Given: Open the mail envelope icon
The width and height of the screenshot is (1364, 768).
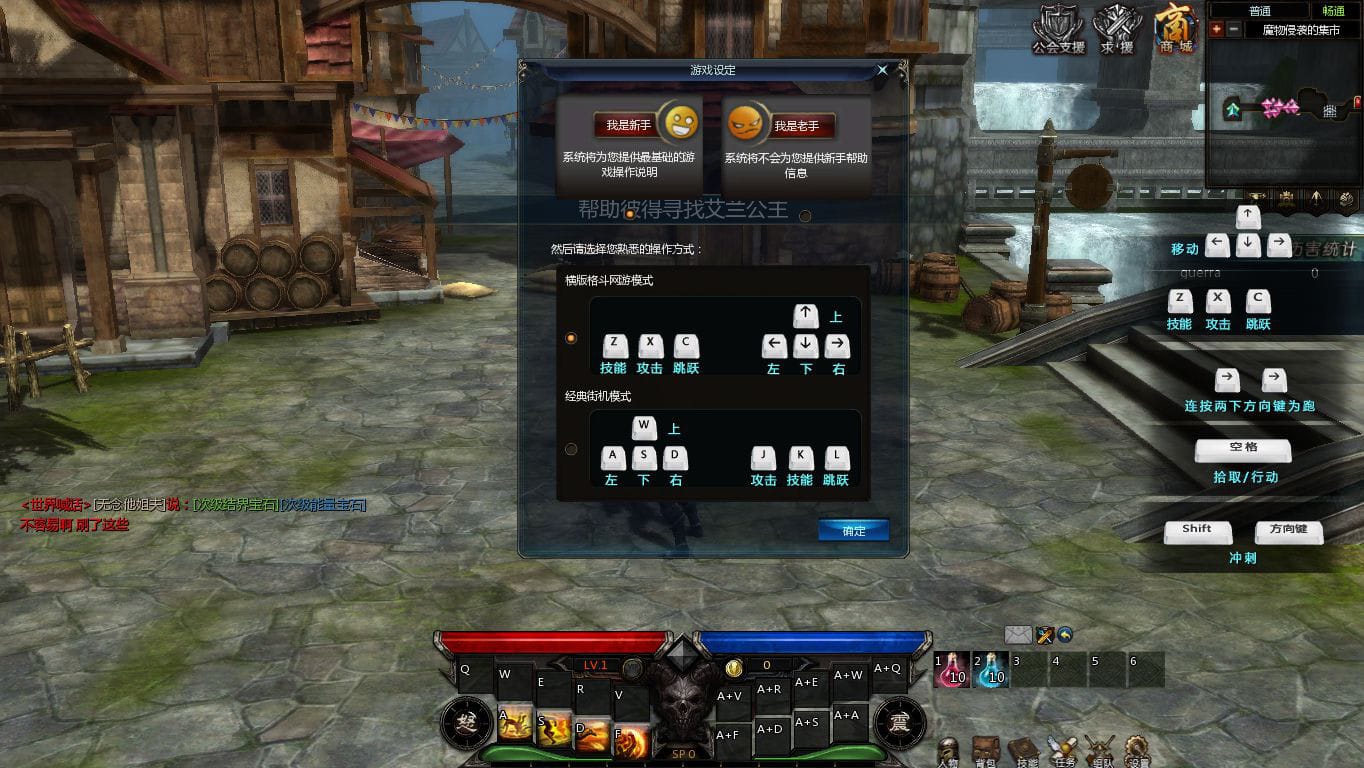Looking at the screenshot, I should [1018, 634].
